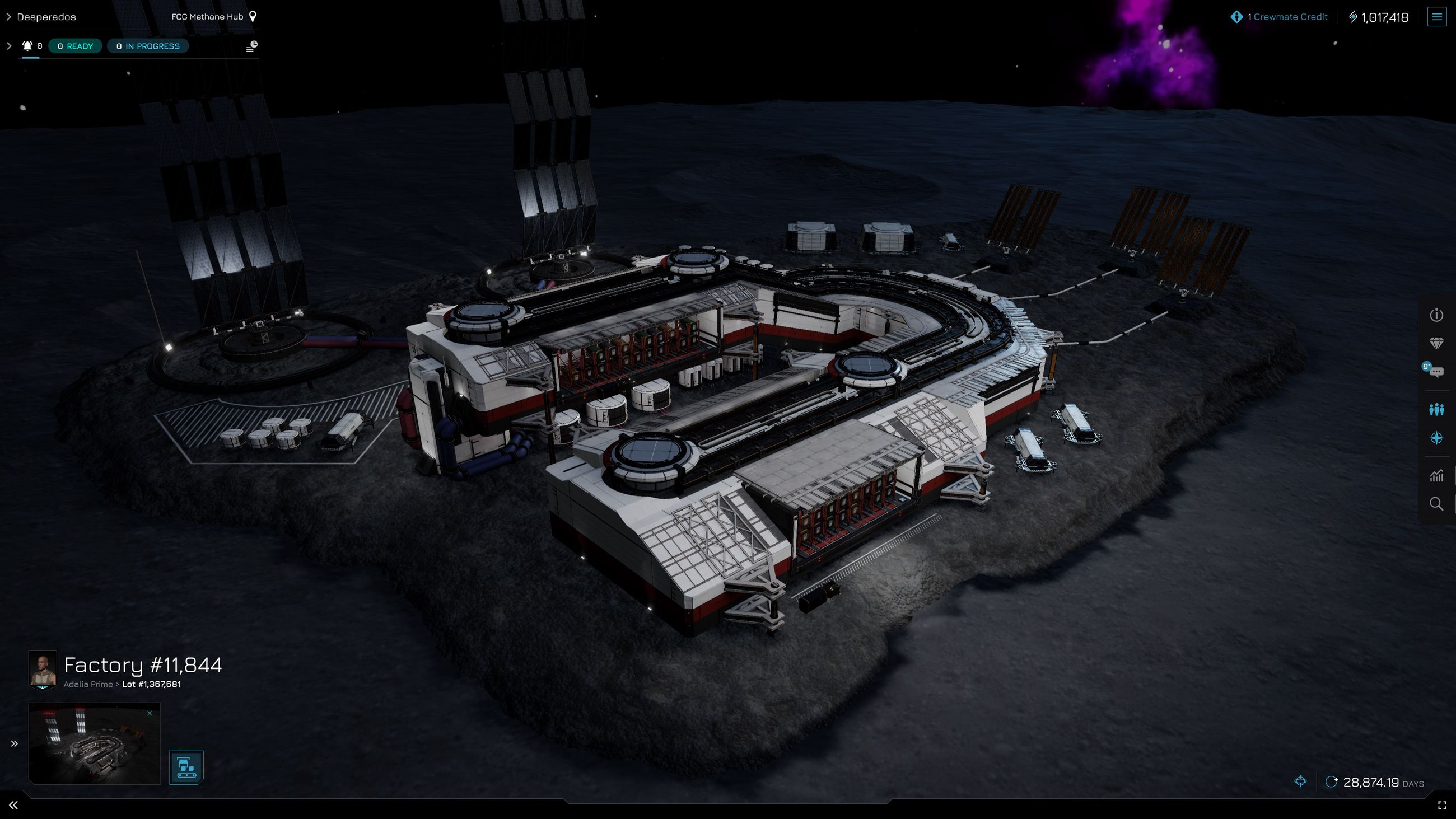1456x819 pixels.
Task: Toggle the notifications bell showing zero alerts
Action: tap(27, 46)
